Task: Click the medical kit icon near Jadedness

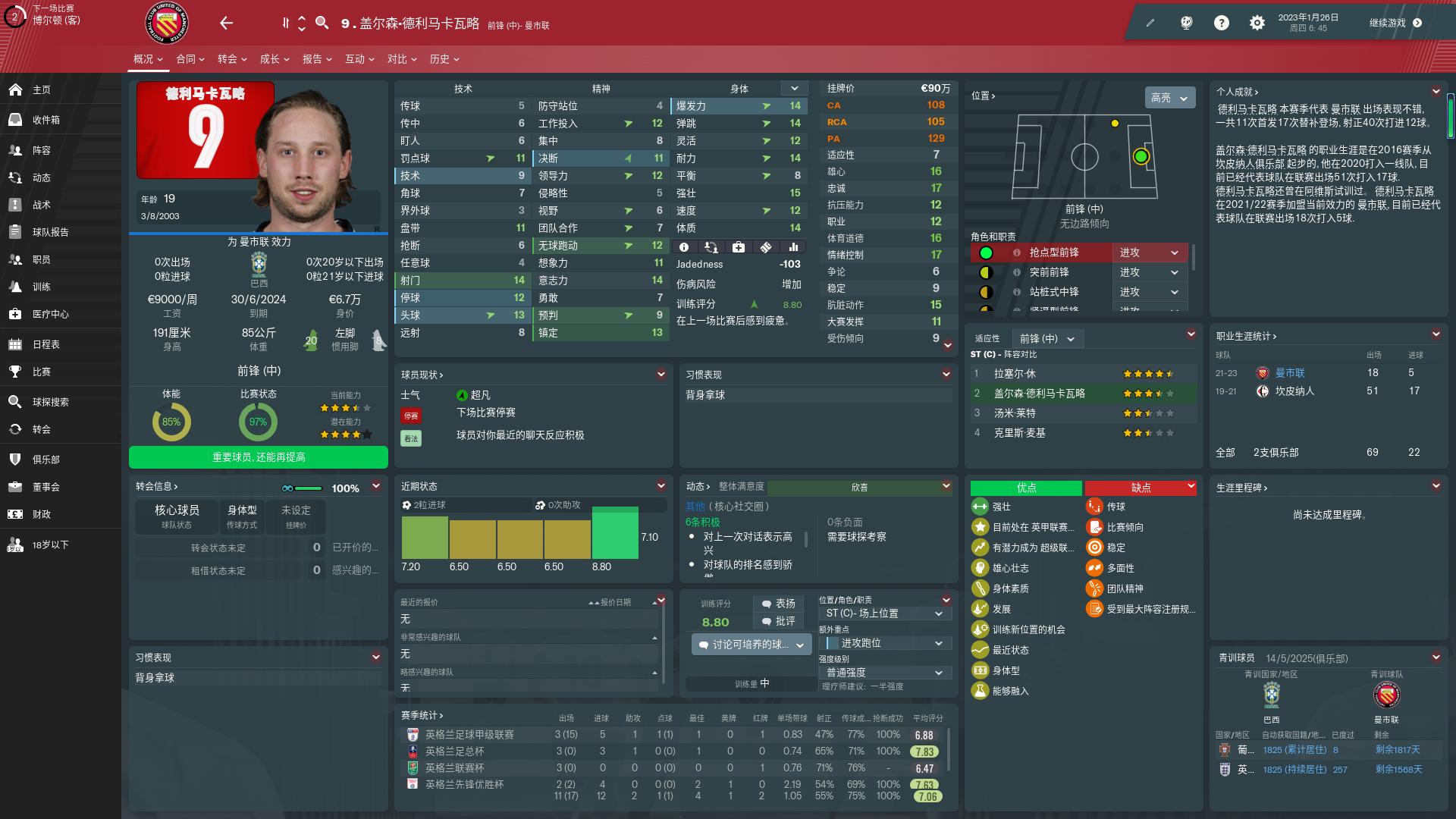Action: [x=737, y=246]
